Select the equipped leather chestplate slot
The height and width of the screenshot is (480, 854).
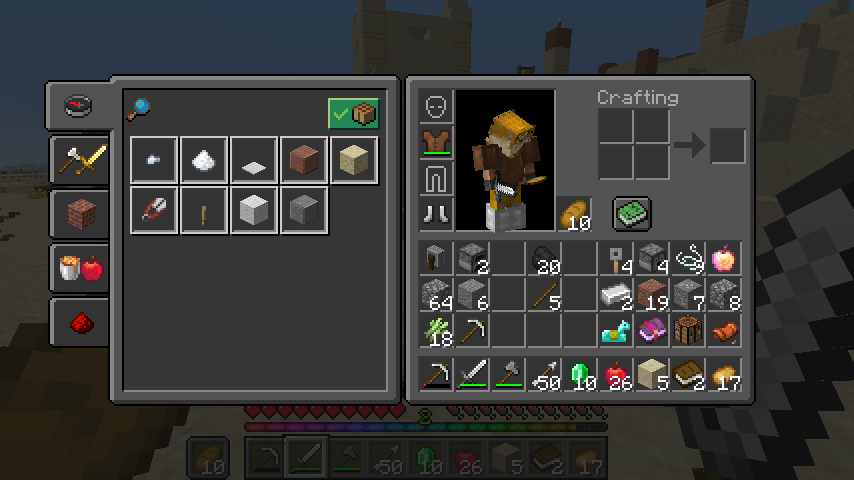click(437, 142)
